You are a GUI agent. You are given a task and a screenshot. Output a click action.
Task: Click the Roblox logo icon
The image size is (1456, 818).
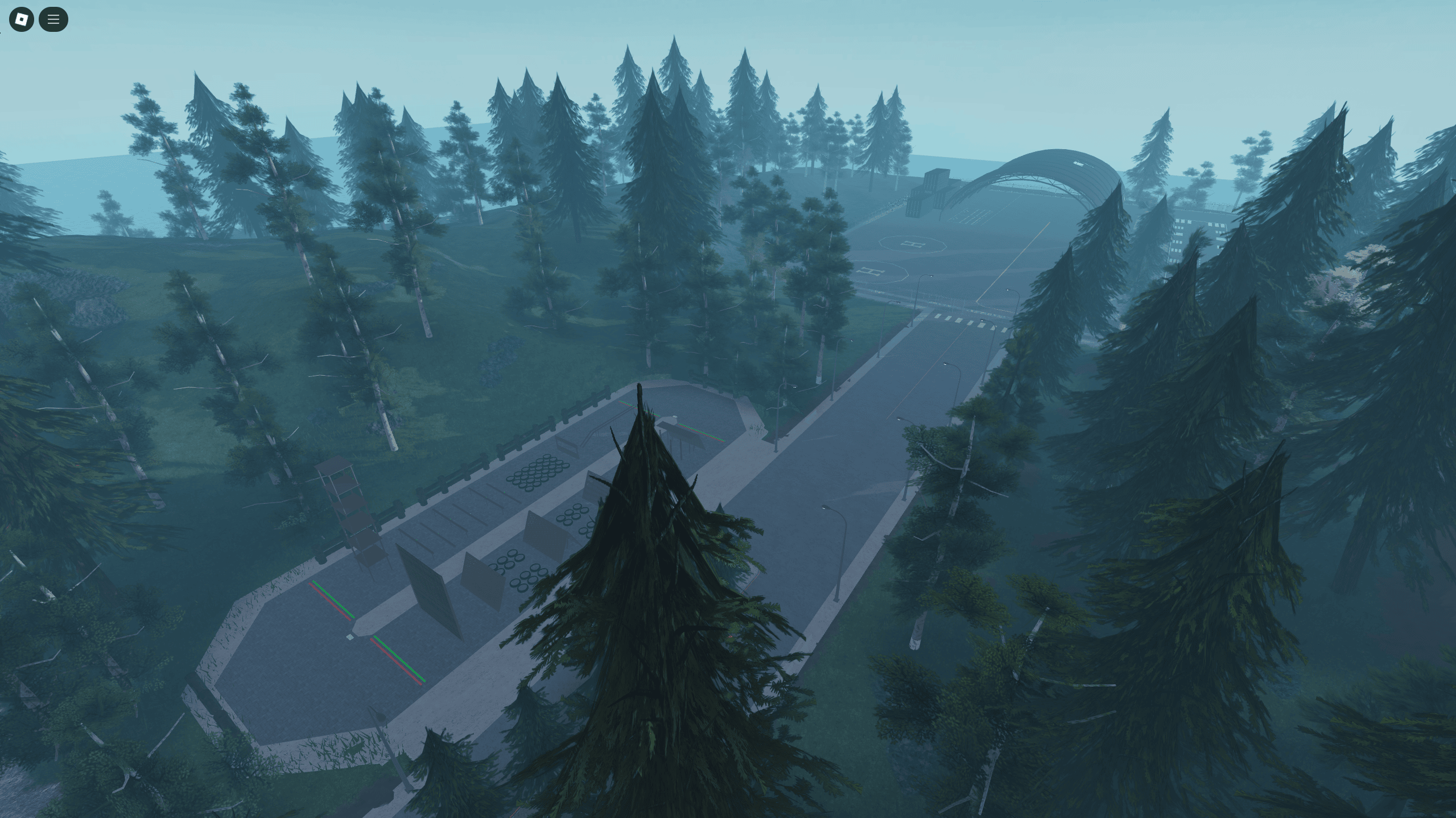coord(21,19)
